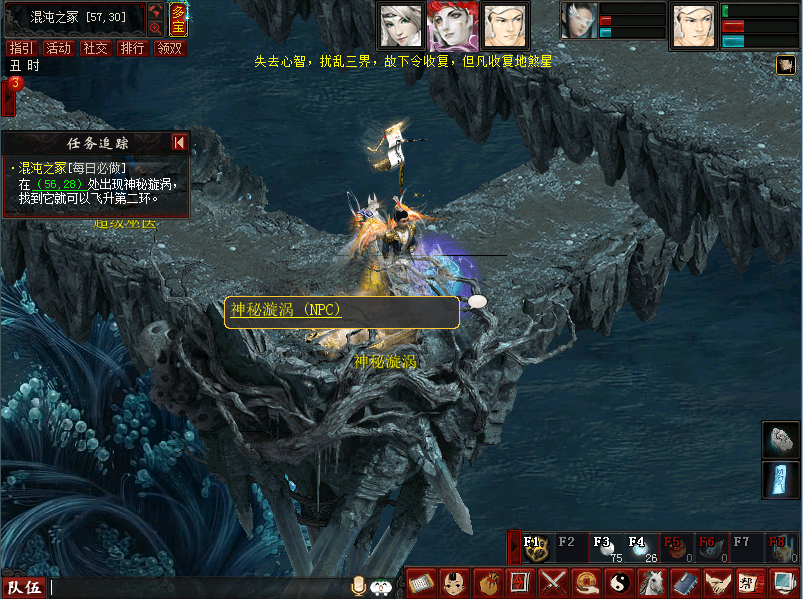This screenshot has width=803, height=599.
Task: Open the yin-yang symbol menu
Action: 618,582
